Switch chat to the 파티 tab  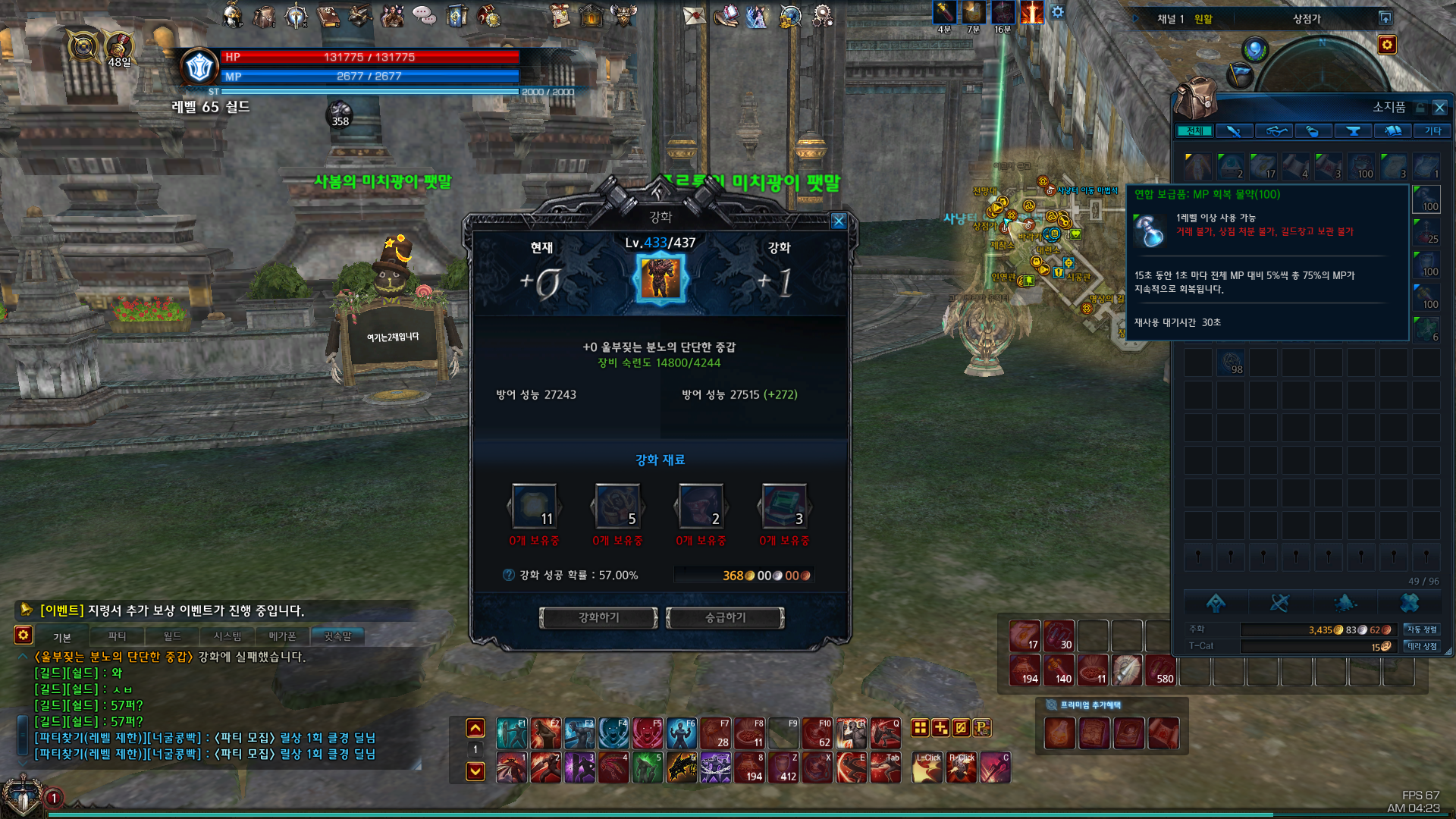pos(117,636)
